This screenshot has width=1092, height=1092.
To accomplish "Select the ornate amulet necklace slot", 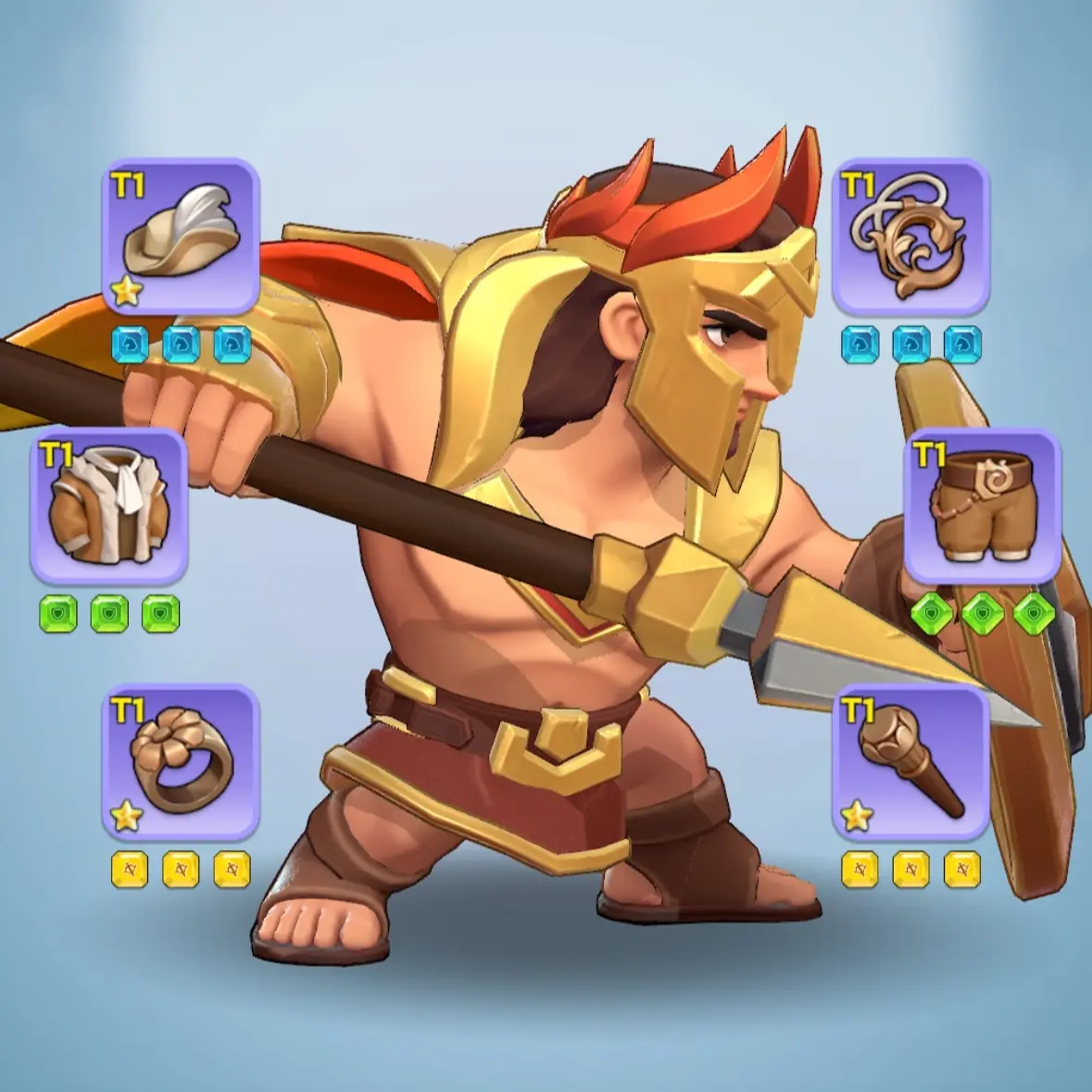I will click(910, 237).
